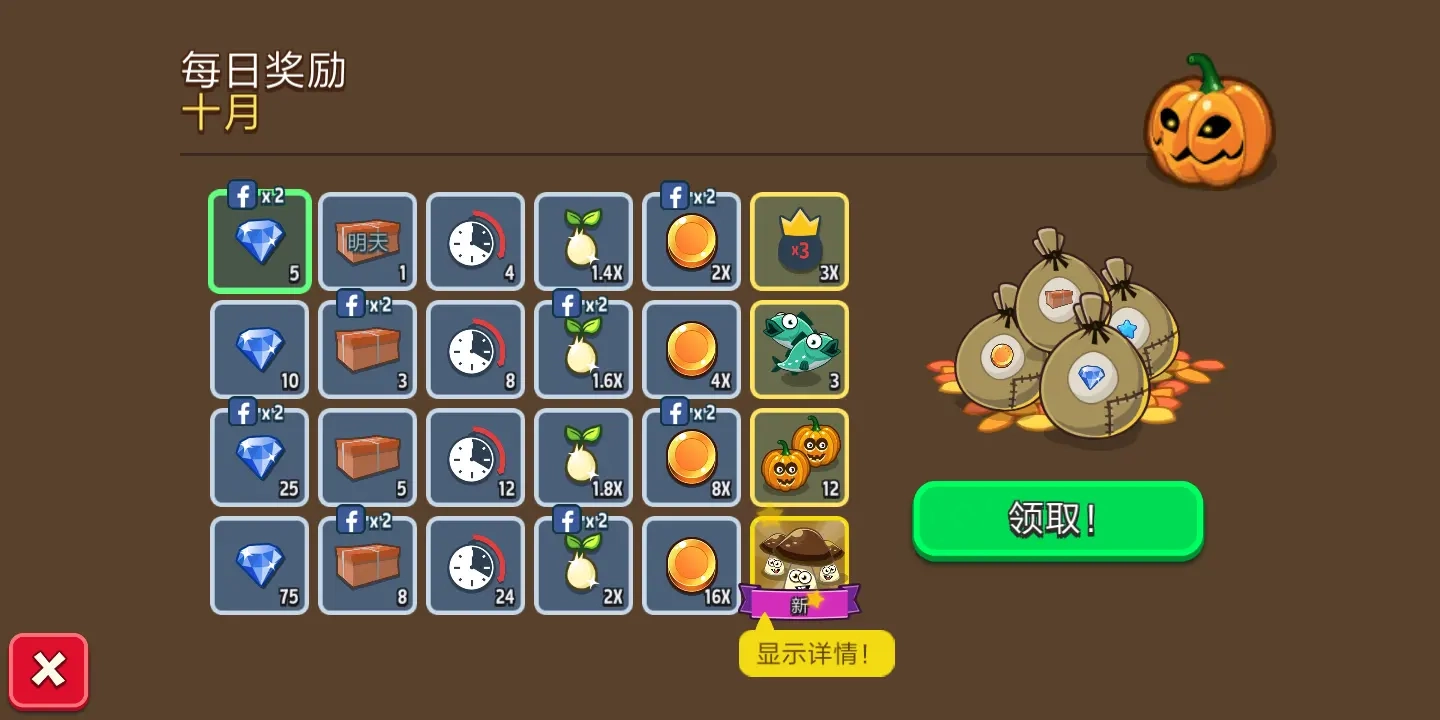Select the 12 pumpkins Halloween reward icon
This screenshot has width=1440, height=720.
tap(799, 457)
